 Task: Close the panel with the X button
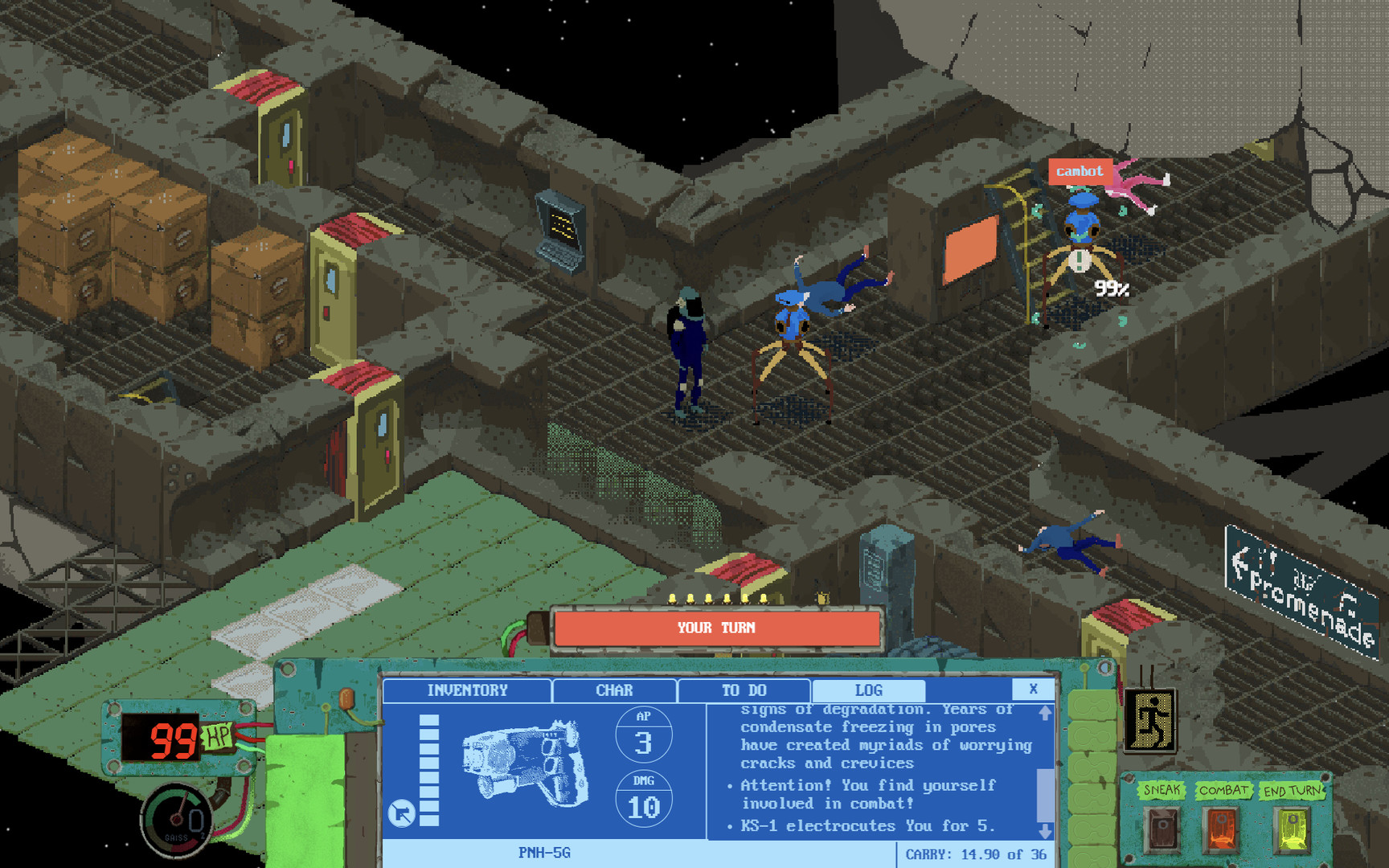click(x=1033, y=689)
